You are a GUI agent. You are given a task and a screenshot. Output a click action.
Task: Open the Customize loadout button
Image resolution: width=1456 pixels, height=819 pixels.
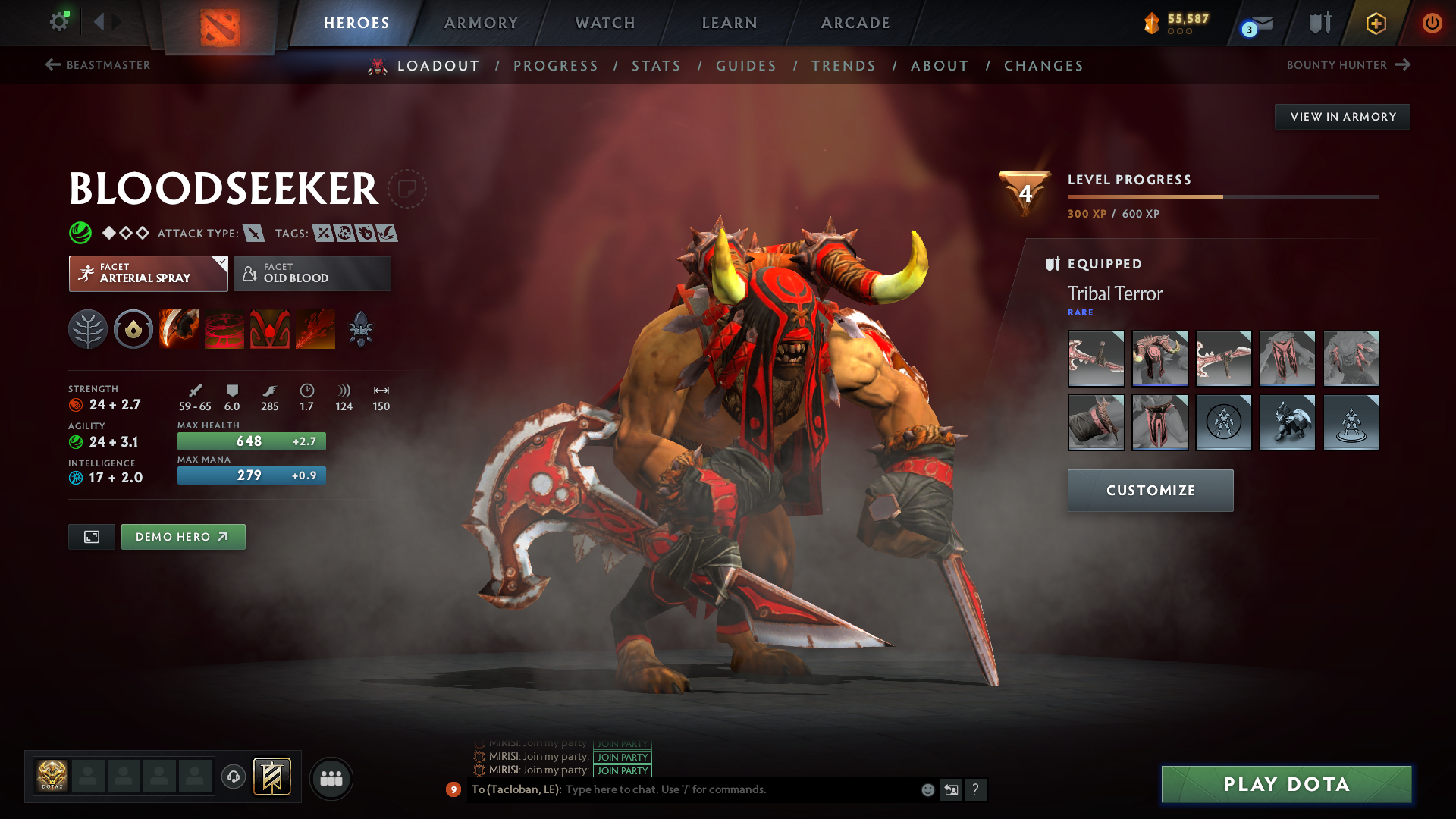tap(1150, 491)
